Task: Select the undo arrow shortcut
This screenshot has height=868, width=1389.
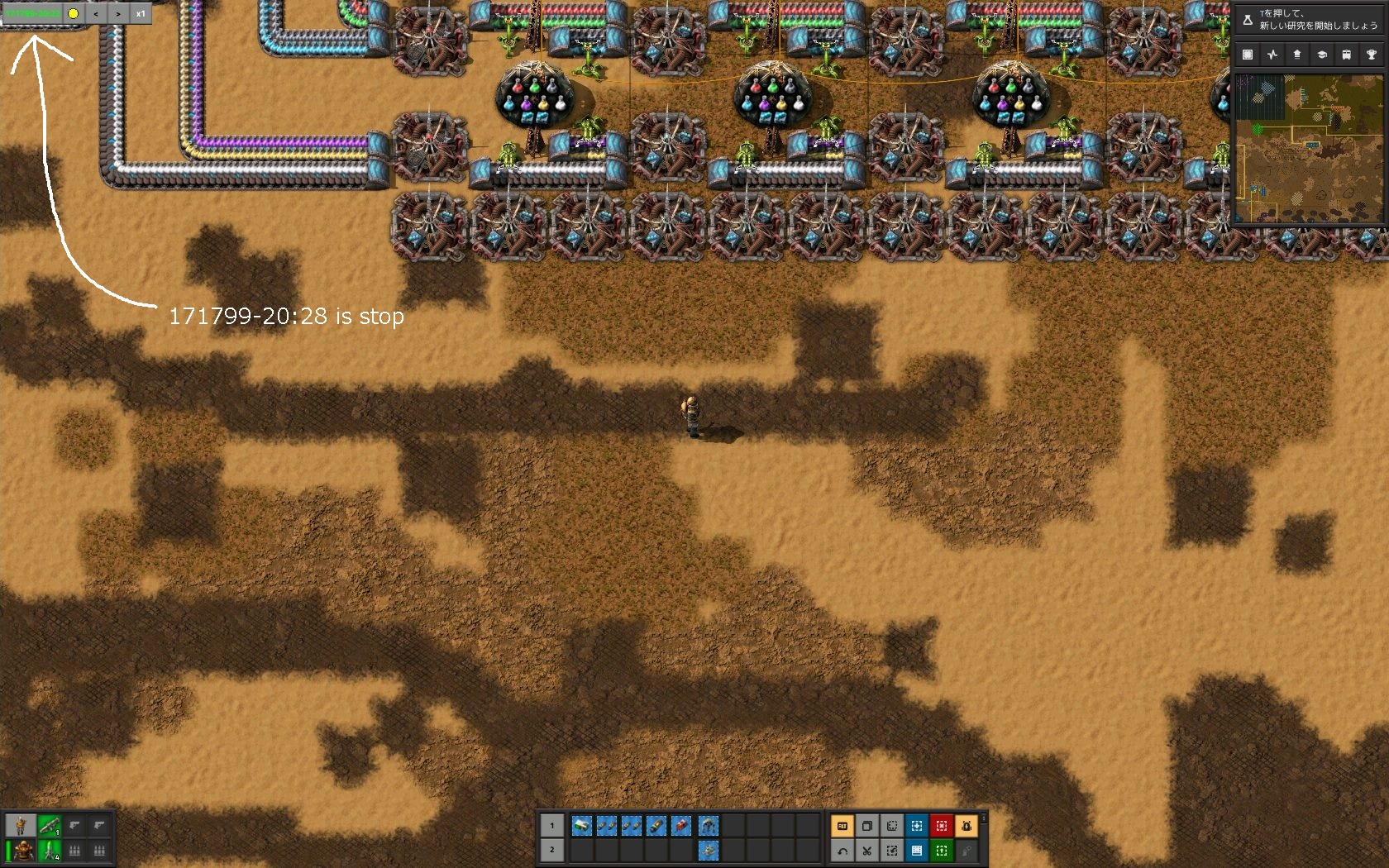Action: 842,850
